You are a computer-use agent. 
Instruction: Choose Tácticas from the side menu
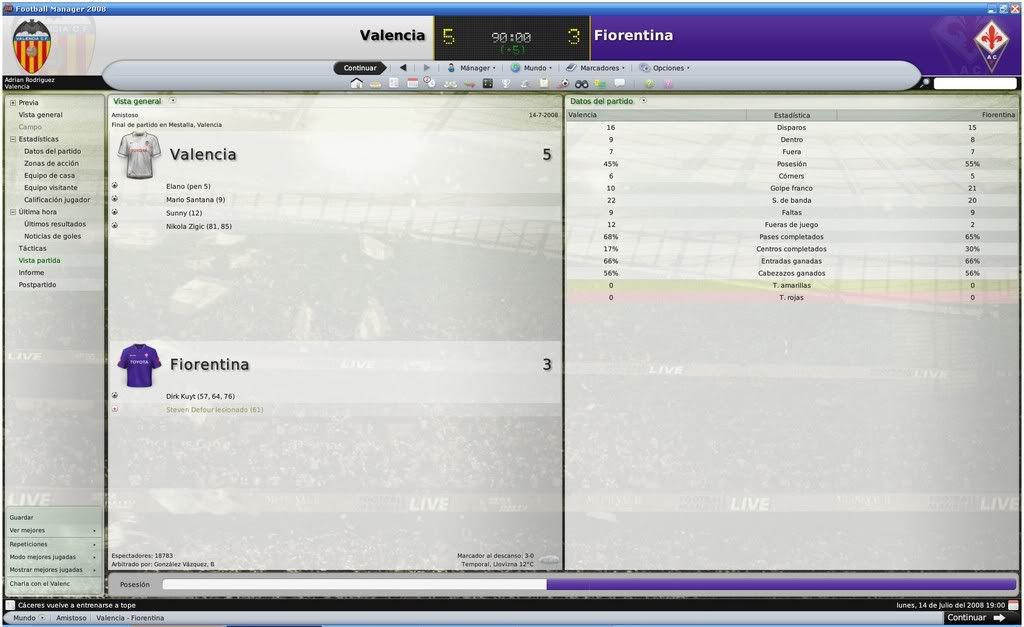pyautogui.click(x=32, y=248)
